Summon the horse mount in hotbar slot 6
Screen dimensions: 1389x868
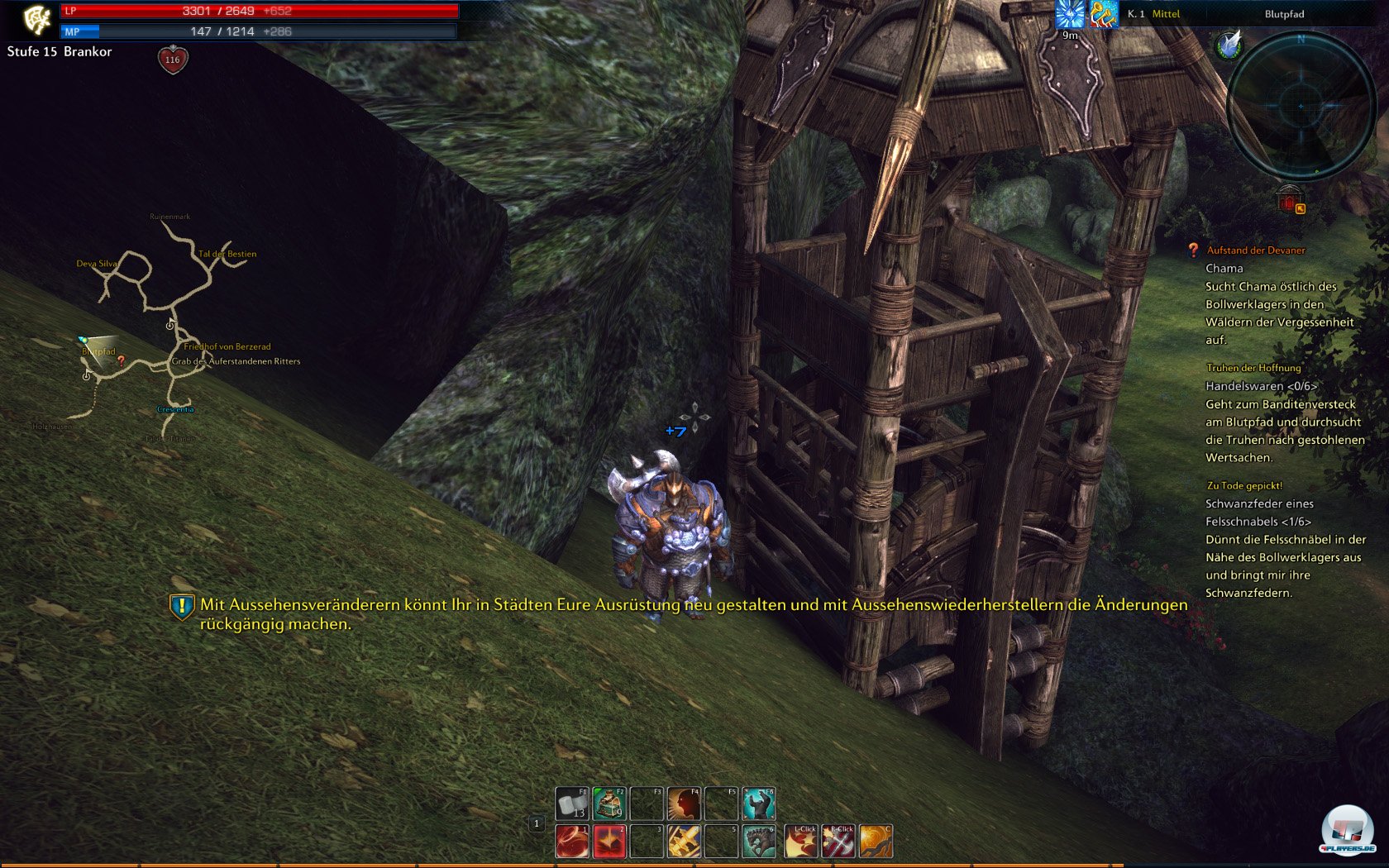click(x=759, y=842)
